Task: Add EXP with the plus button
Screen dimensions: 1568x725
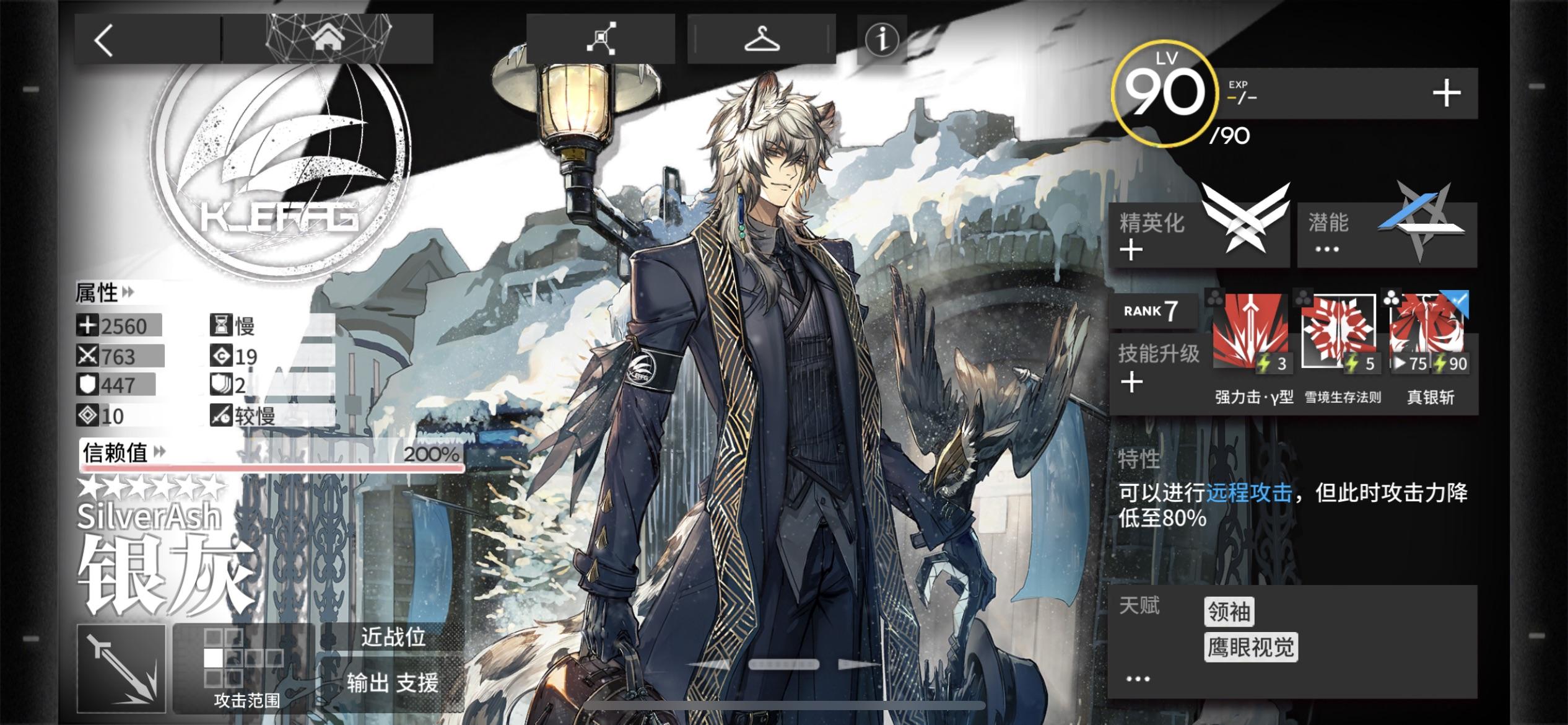Action: point(1446,94)
